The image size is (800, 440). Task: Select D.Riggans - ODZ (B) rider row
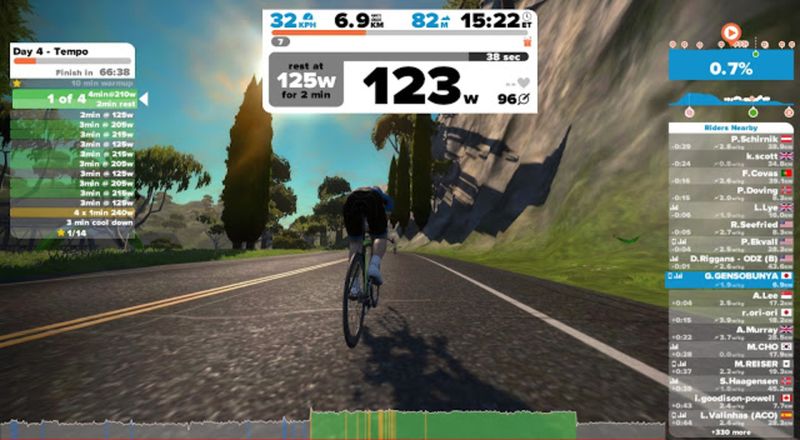coord(730,261)
